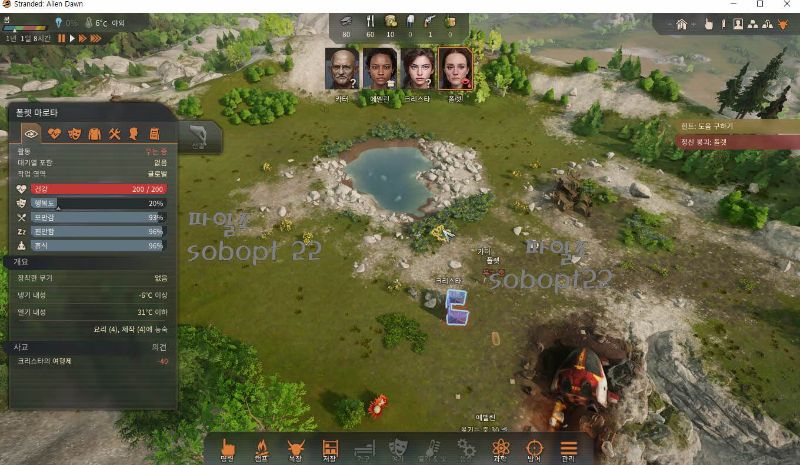Open the three-line management menu
Screen dimensions: 800x465
[568, 447]
